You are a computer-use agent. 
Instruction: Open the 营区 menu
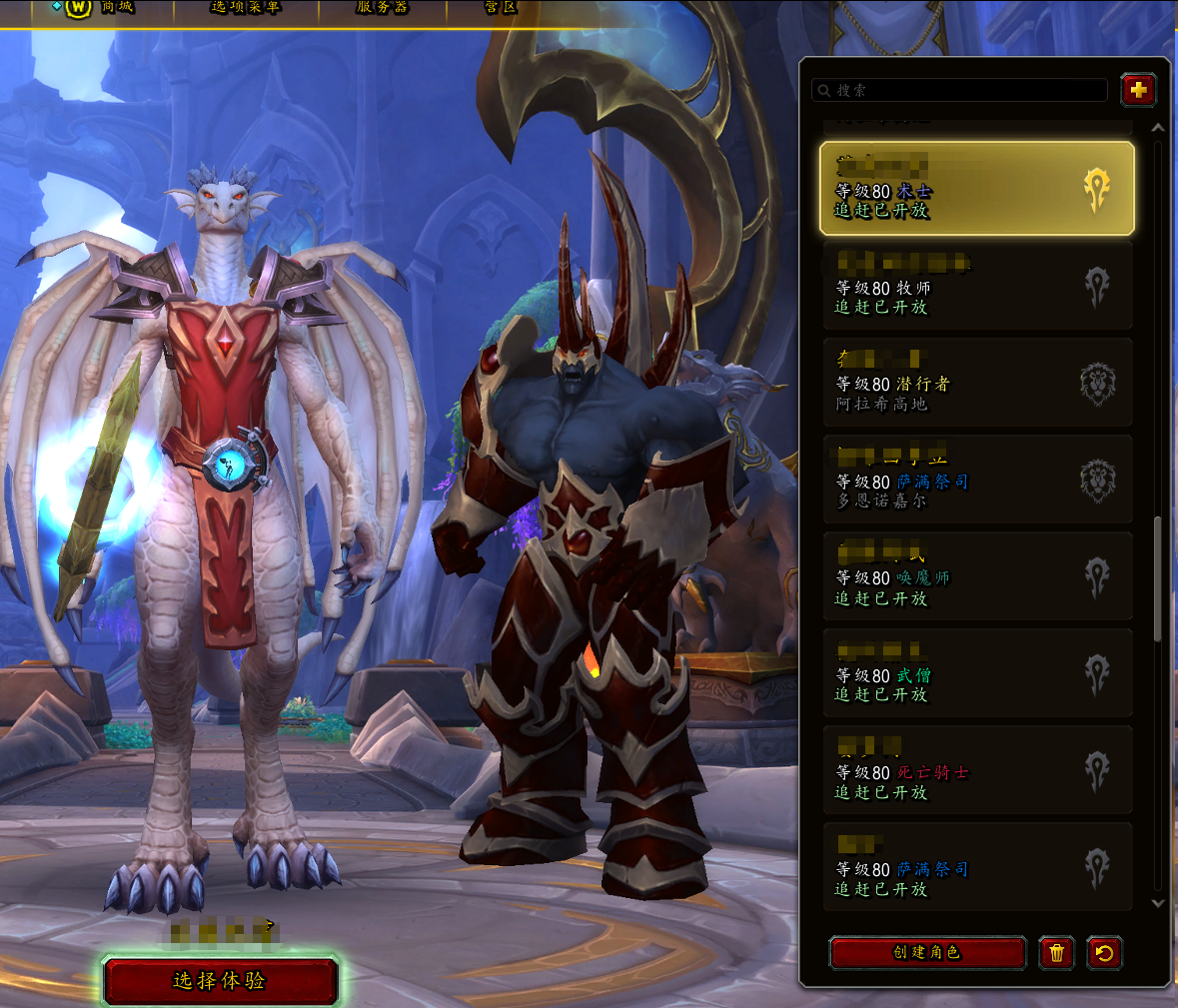(501, 8)
